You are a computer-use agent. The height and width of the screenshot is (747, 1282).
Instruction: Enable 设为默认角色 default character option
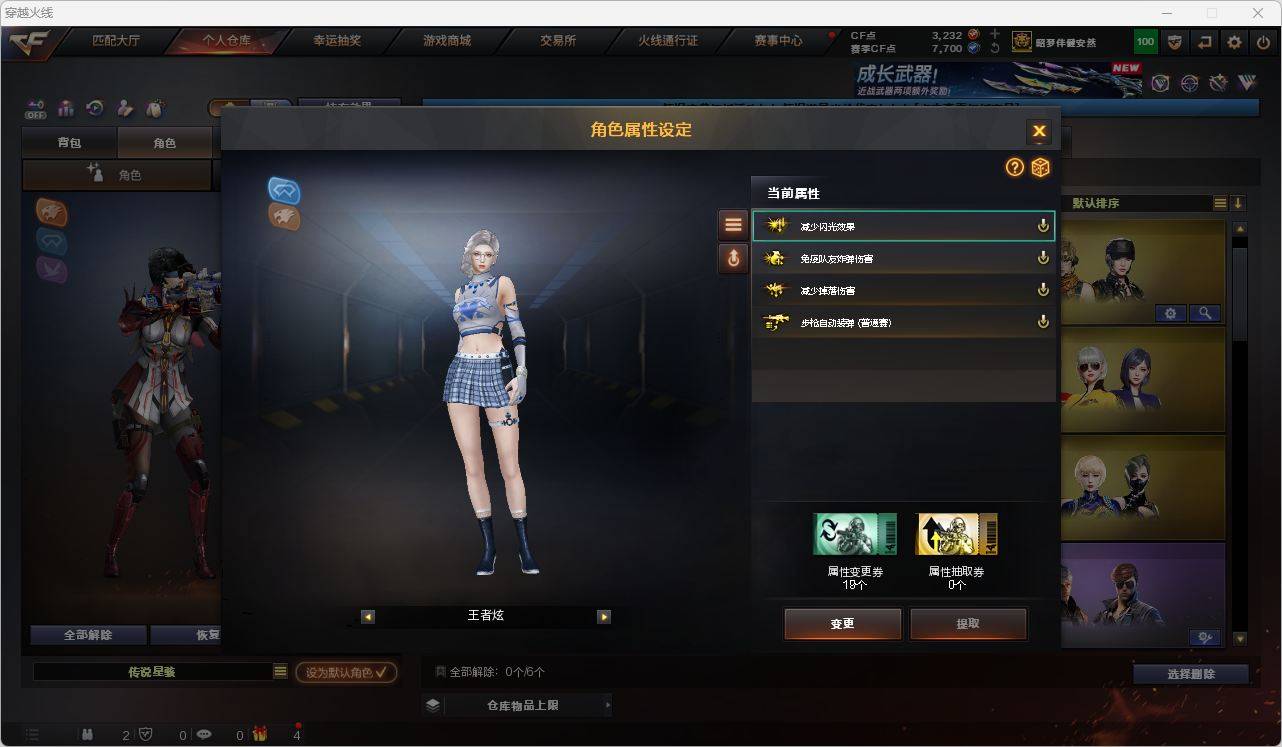click(x=345, y=672)
